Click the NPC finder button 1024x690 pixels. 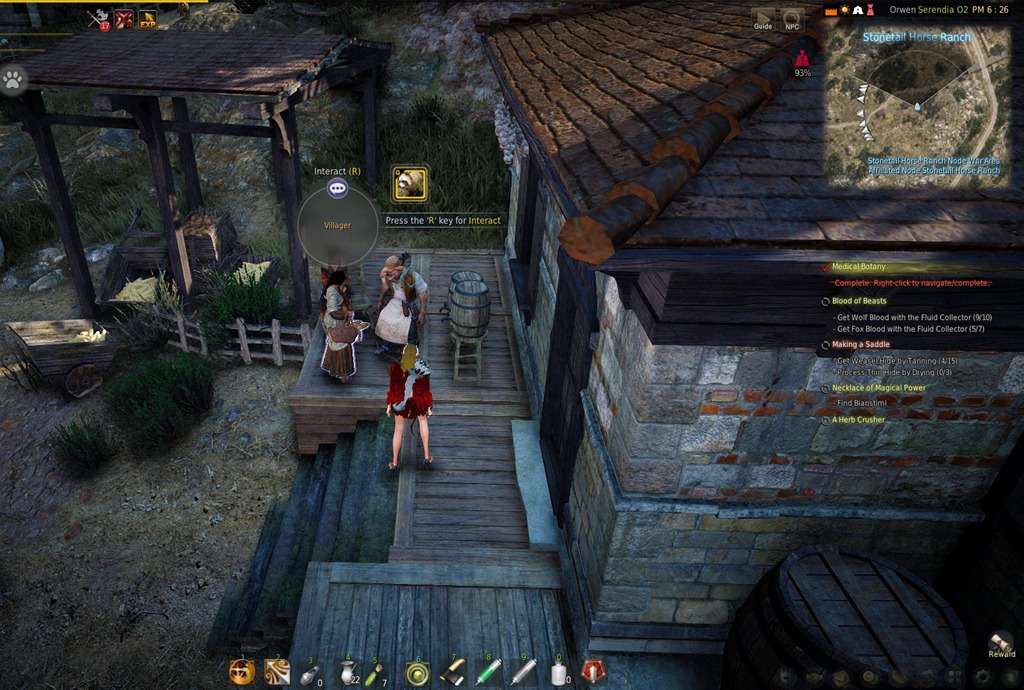[x=792, y=20]
